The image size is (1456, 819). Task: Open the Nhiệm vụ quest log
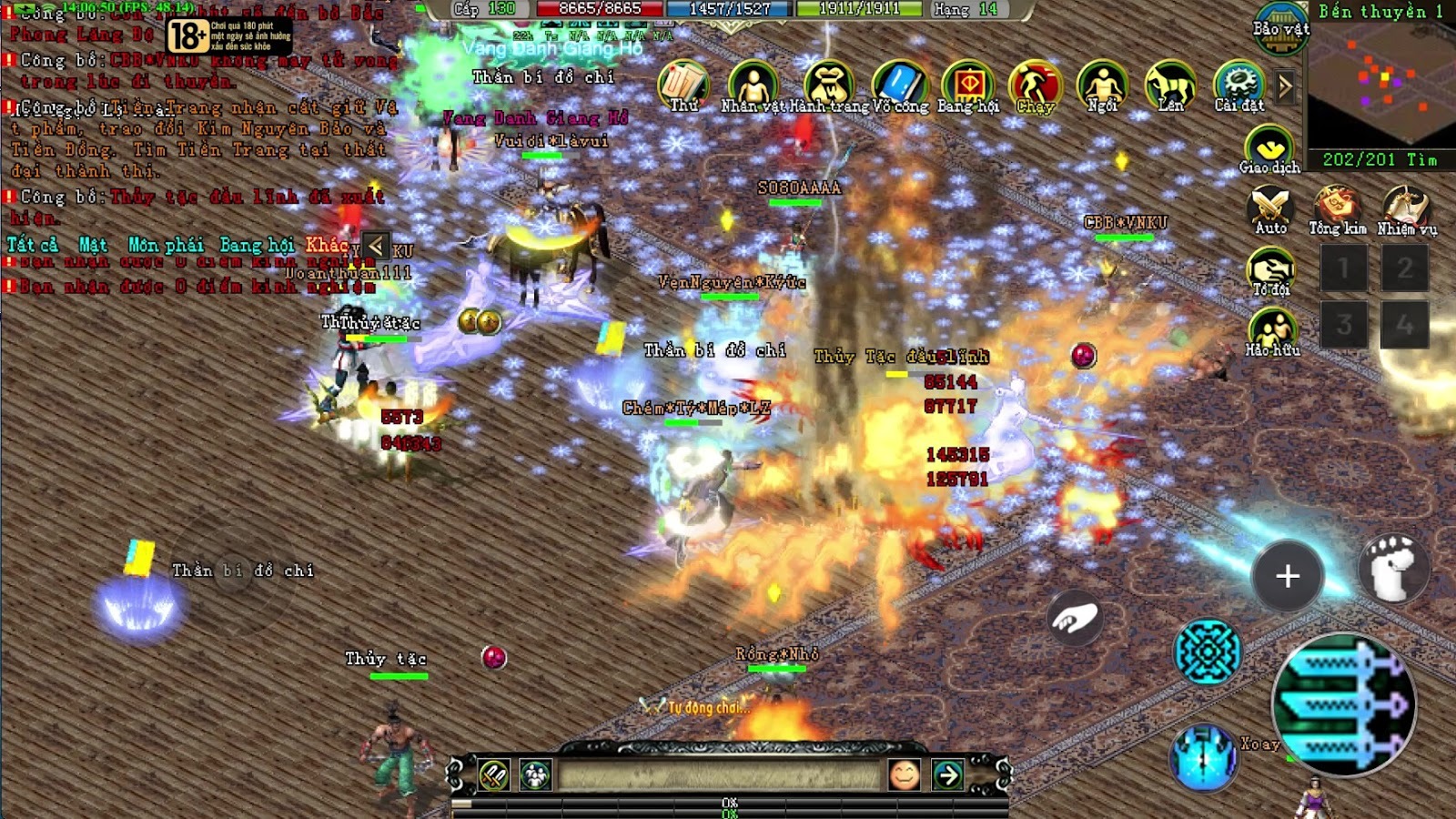[1406, 208]
